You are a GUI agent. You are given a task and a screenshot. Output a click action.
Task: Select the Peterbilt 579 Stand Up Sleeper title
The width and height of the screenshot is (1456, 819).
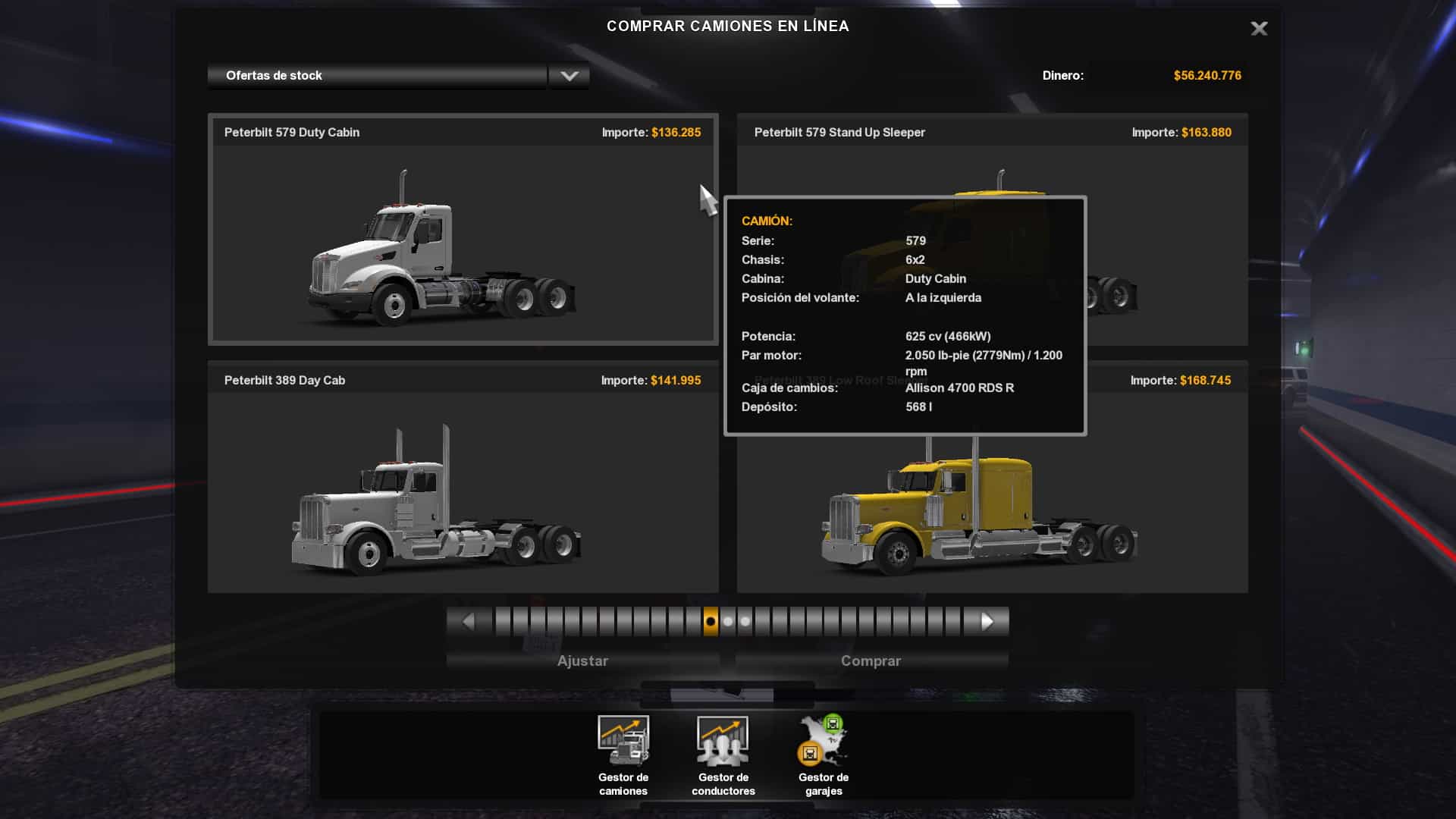[839, 133]
